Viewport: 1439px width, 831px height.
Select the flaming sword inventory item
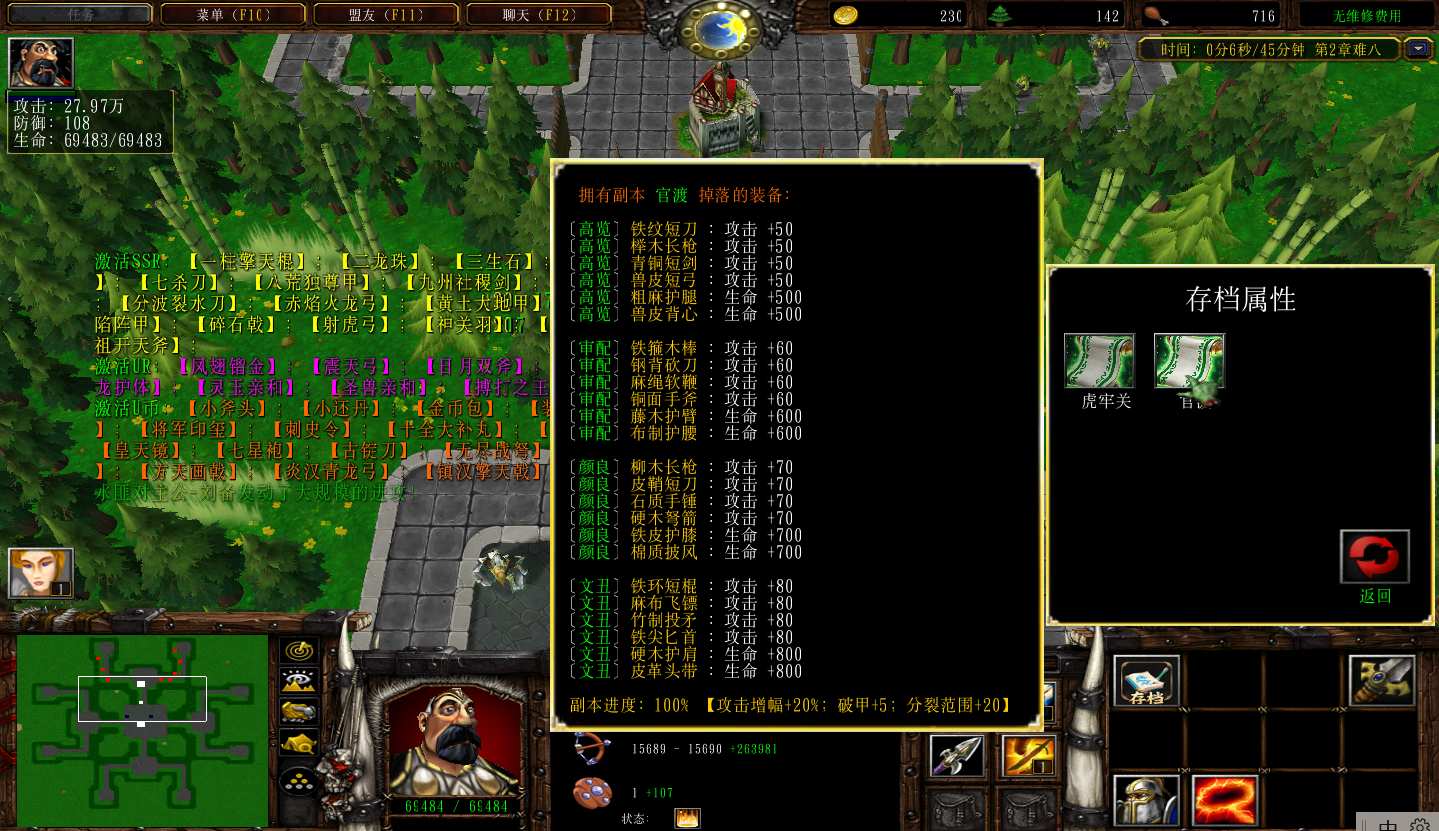click(x=1029, y=757)
